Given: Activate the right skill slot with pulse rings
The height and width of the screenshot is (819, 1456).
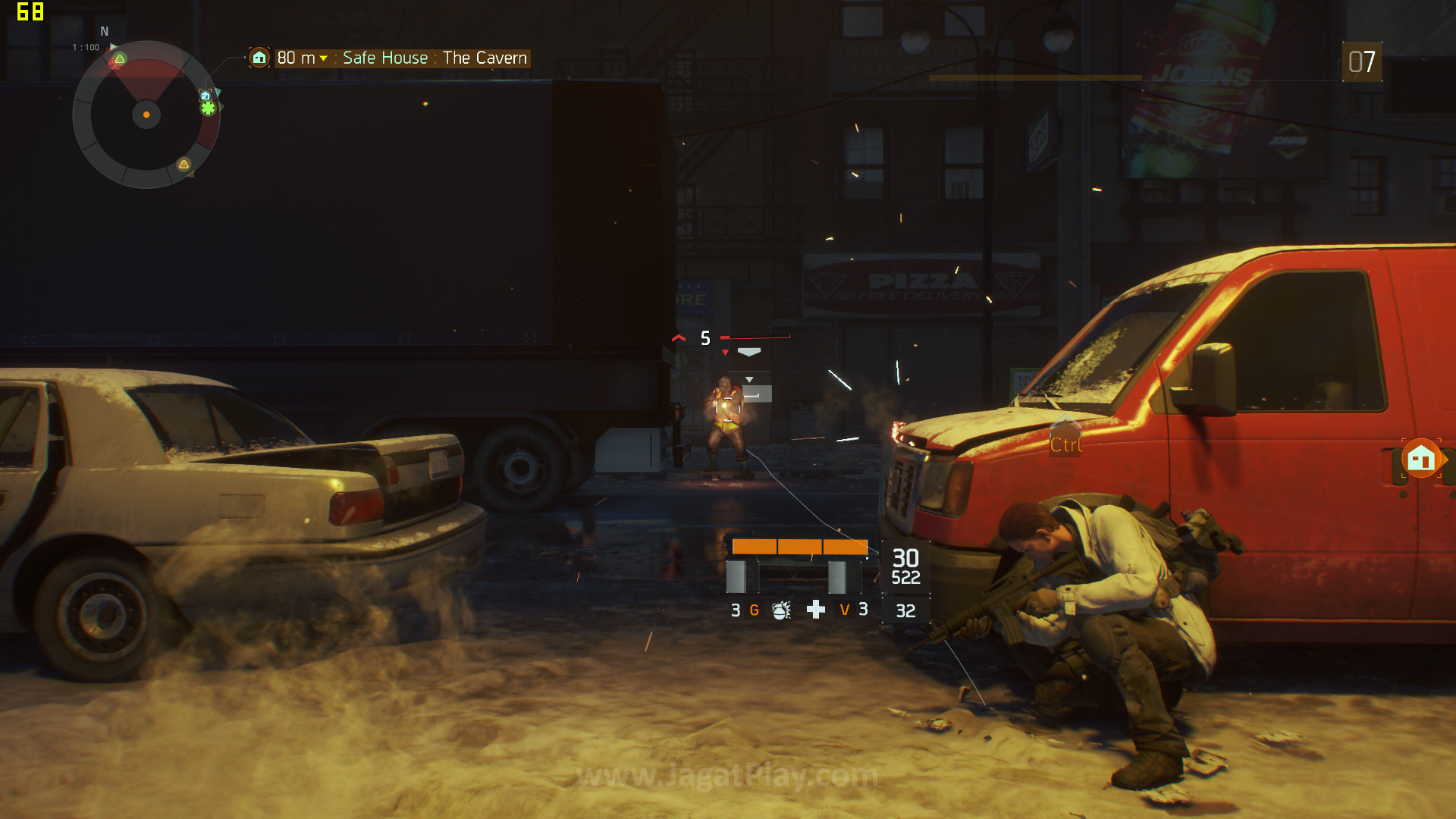Looking at the screenshot, I should tap(845, 576).
